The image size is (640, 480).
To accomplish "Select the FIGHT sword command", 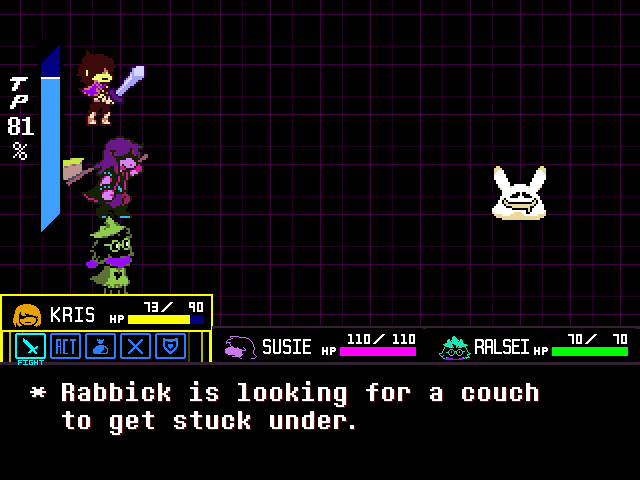I will tap(31, 346).
